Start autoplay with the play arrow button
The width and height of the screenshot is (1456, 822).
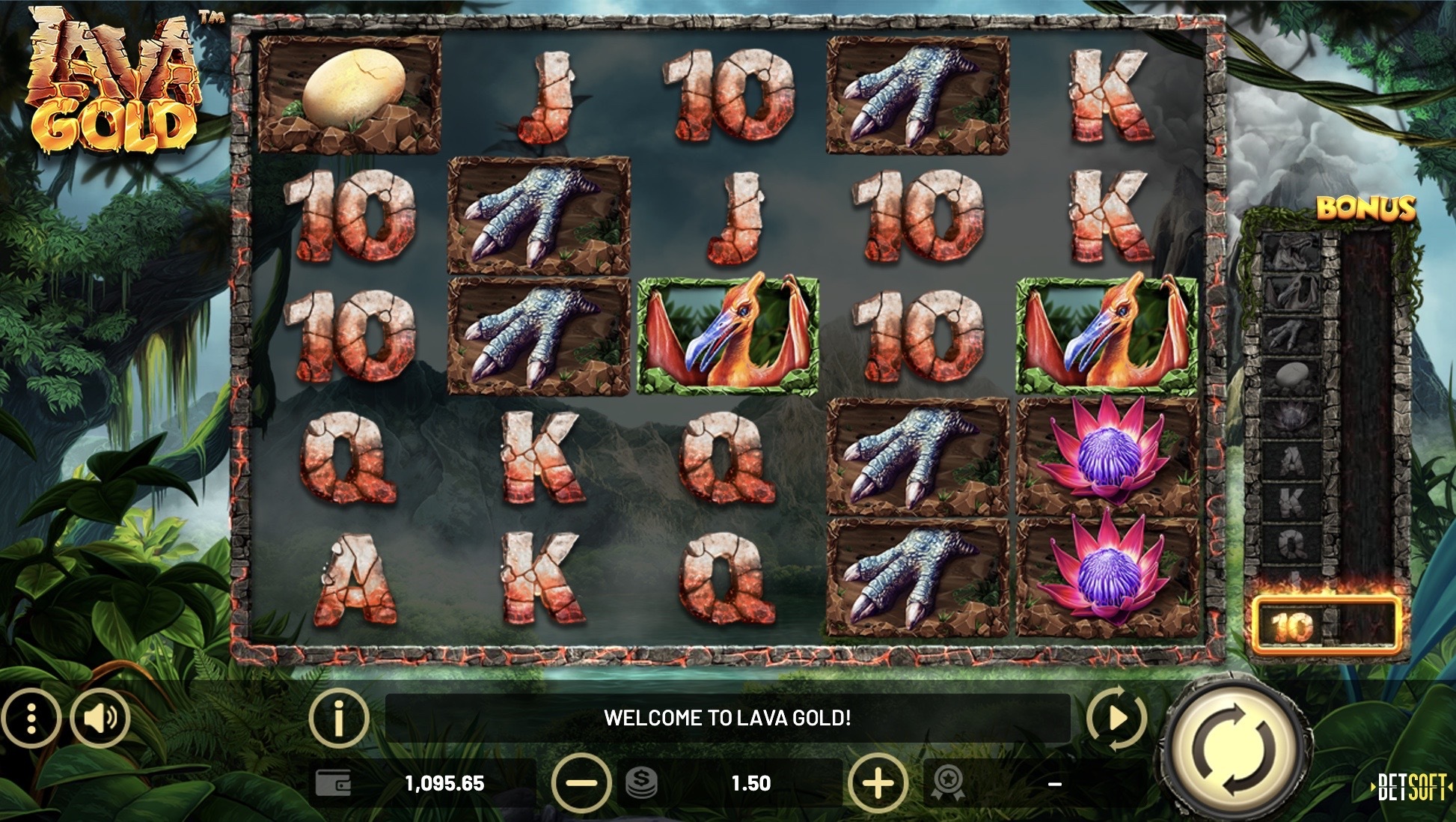coord(1116,719)
